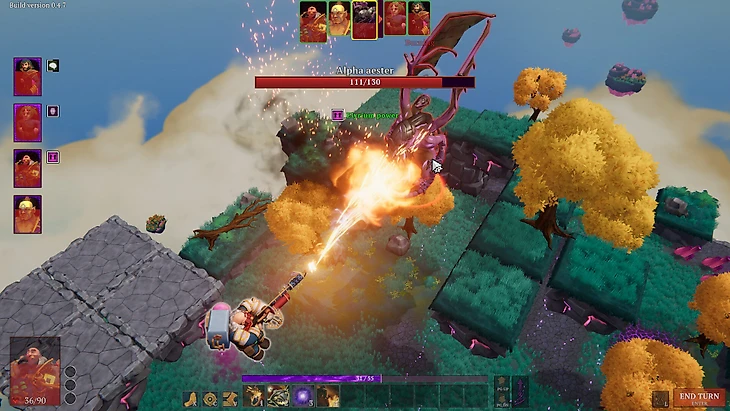Select the first party member portrait

coord(27,77)
